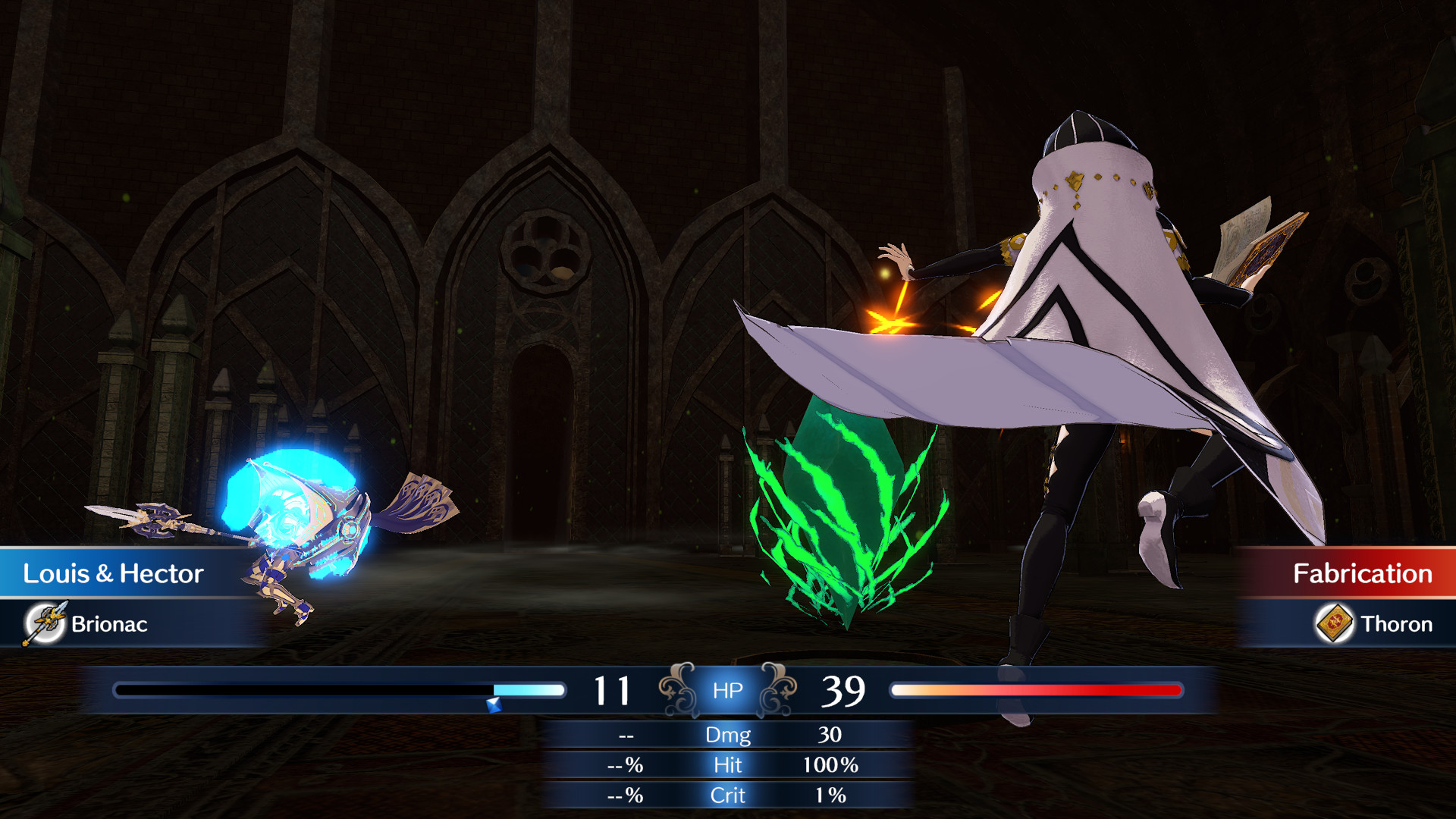Expand the combat forecast stats panel

726,764
